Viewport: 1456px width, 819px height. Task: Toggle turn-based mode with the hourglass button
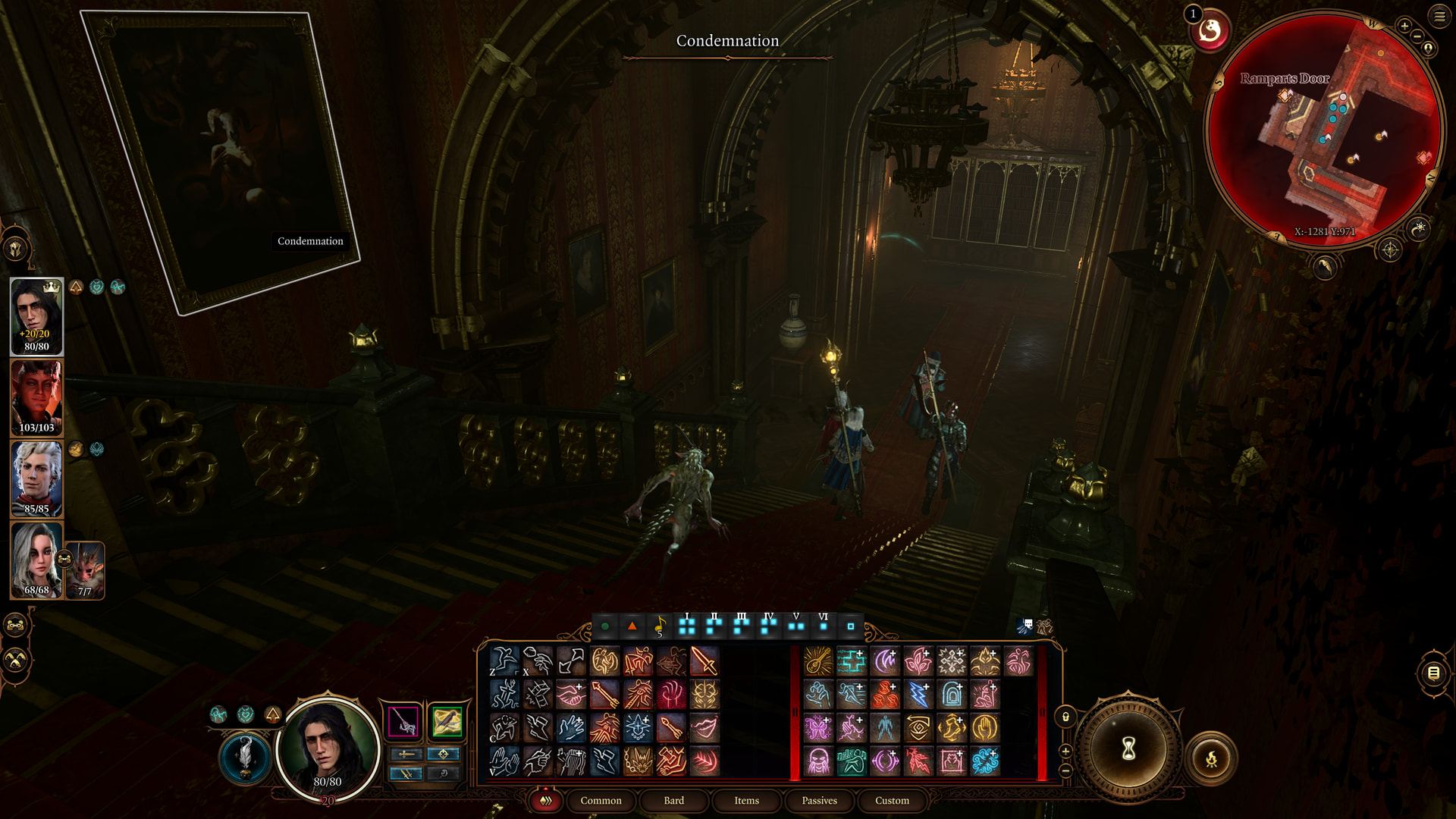pyautogui.click(x=1128, y=749)
